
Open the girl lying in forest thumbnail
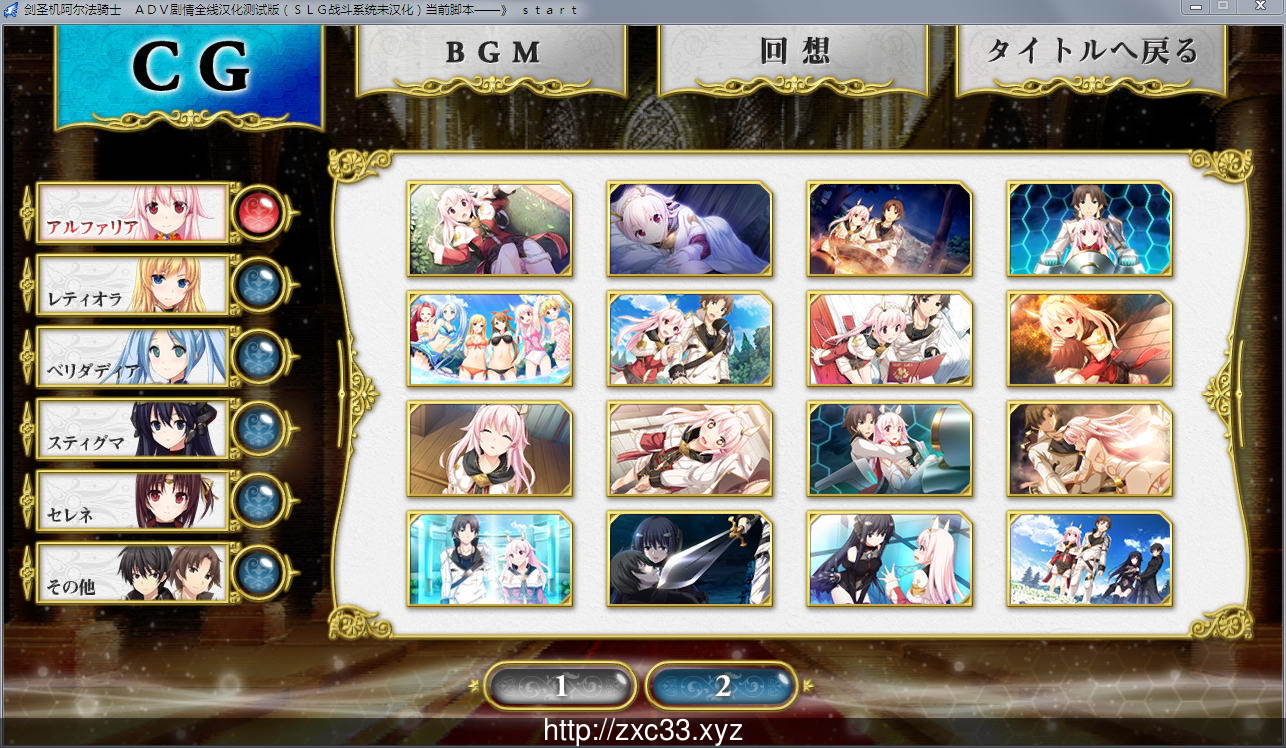[490, 229]
